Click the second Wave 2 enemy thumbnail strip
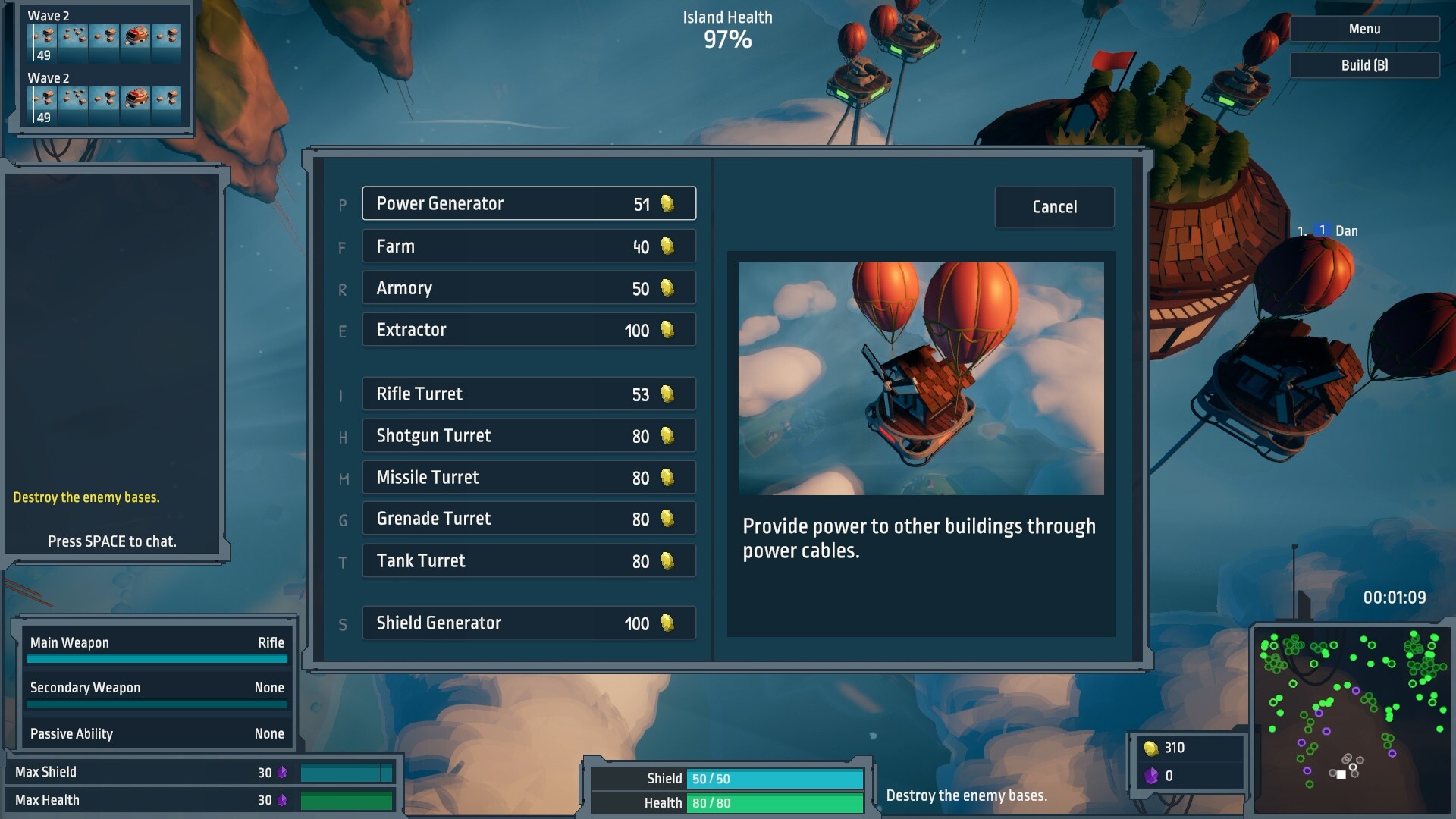Image resolution: width=1456 pixels, height=819 pixels. [106, 101]
